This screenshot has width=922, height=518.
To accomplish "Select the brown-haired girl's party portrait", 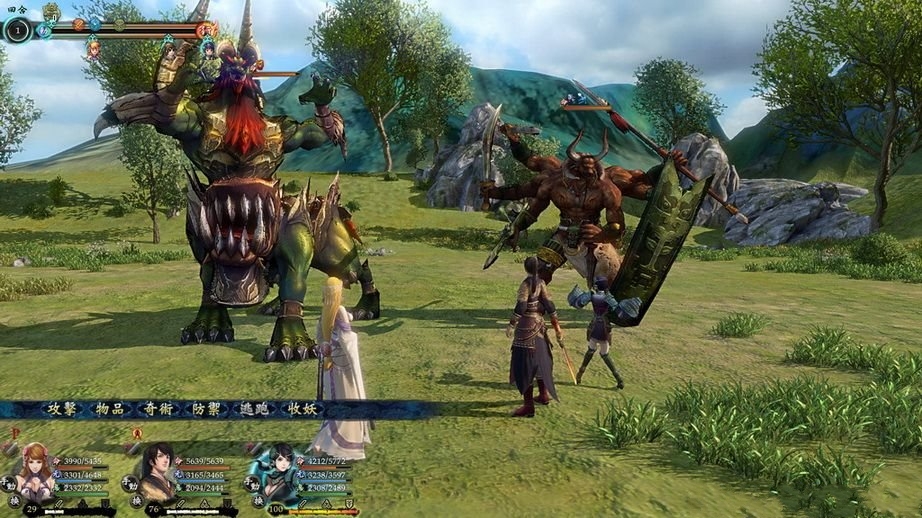I will pyautogui.click(x=35, y=471).
